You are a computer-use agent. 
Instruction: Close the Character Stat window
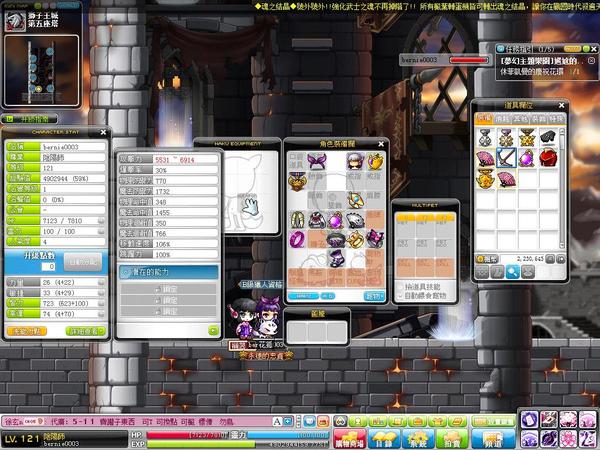103,133
